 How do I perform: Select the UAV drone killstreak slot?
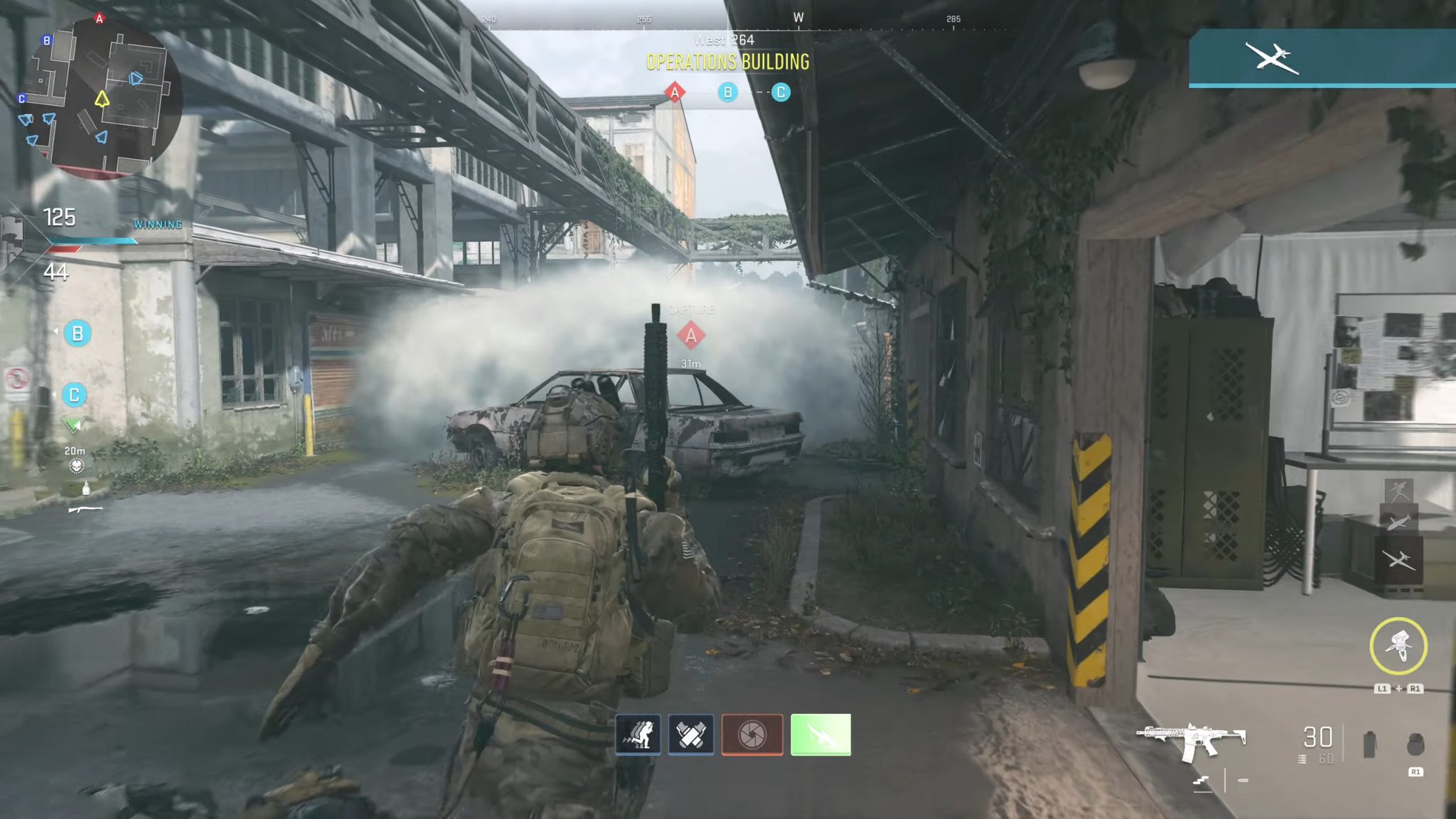(1398, 561)
